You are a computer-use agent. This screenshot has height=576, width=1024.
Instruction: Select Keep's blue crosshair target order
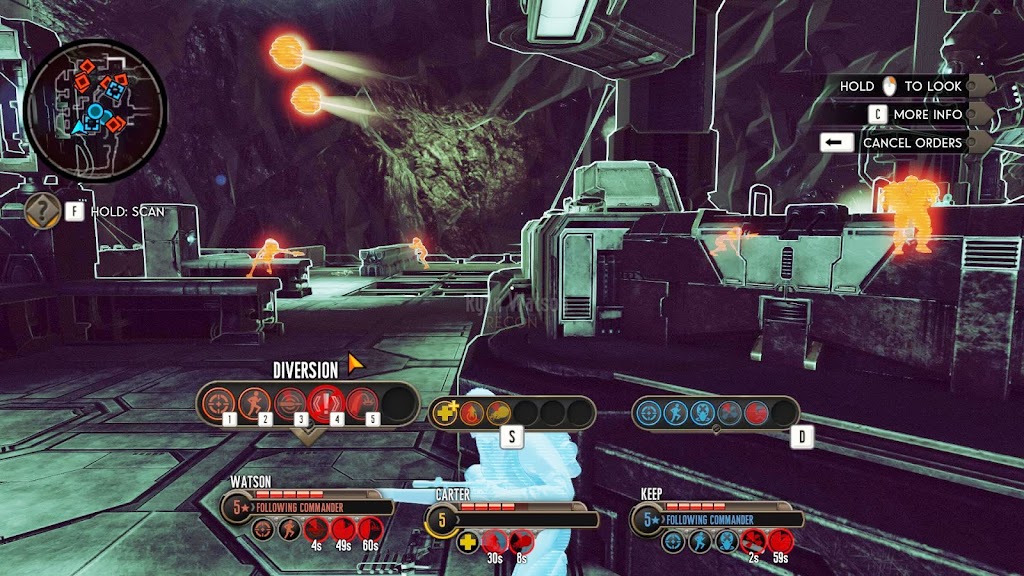[650, 412]
